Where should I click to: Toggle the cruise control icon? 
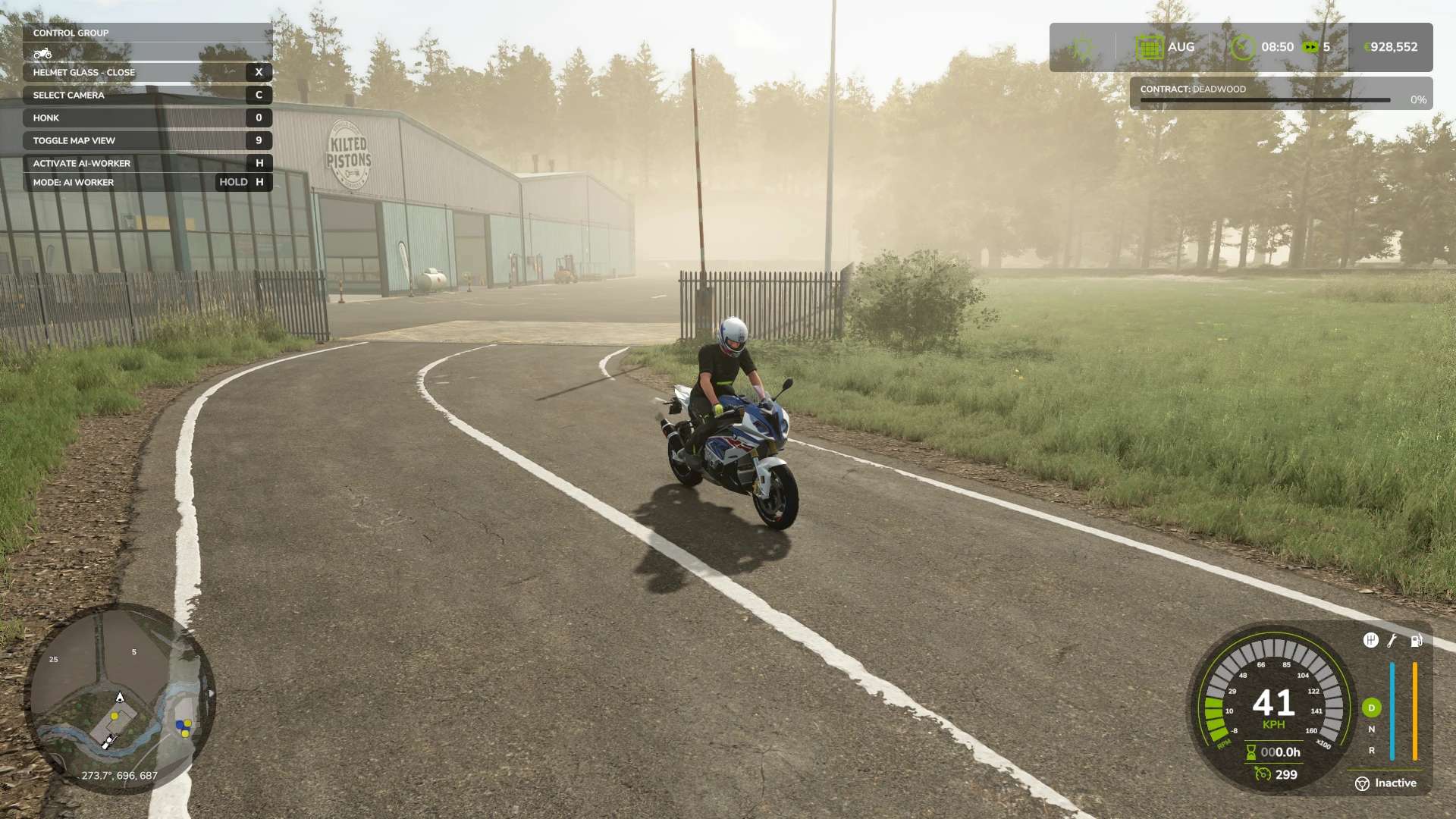point(1263,774)
